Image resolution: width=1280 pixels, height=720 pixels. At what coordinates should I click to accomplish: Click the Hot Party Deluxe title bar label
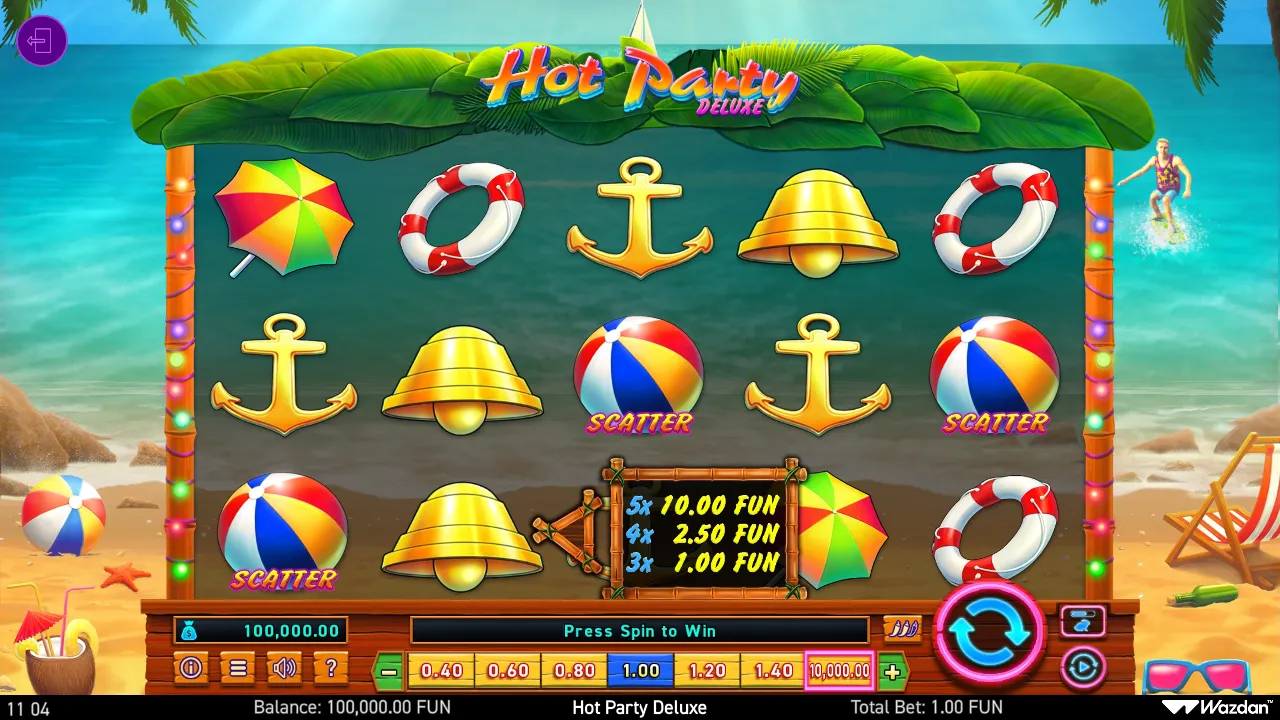click(x=640, y=707)
